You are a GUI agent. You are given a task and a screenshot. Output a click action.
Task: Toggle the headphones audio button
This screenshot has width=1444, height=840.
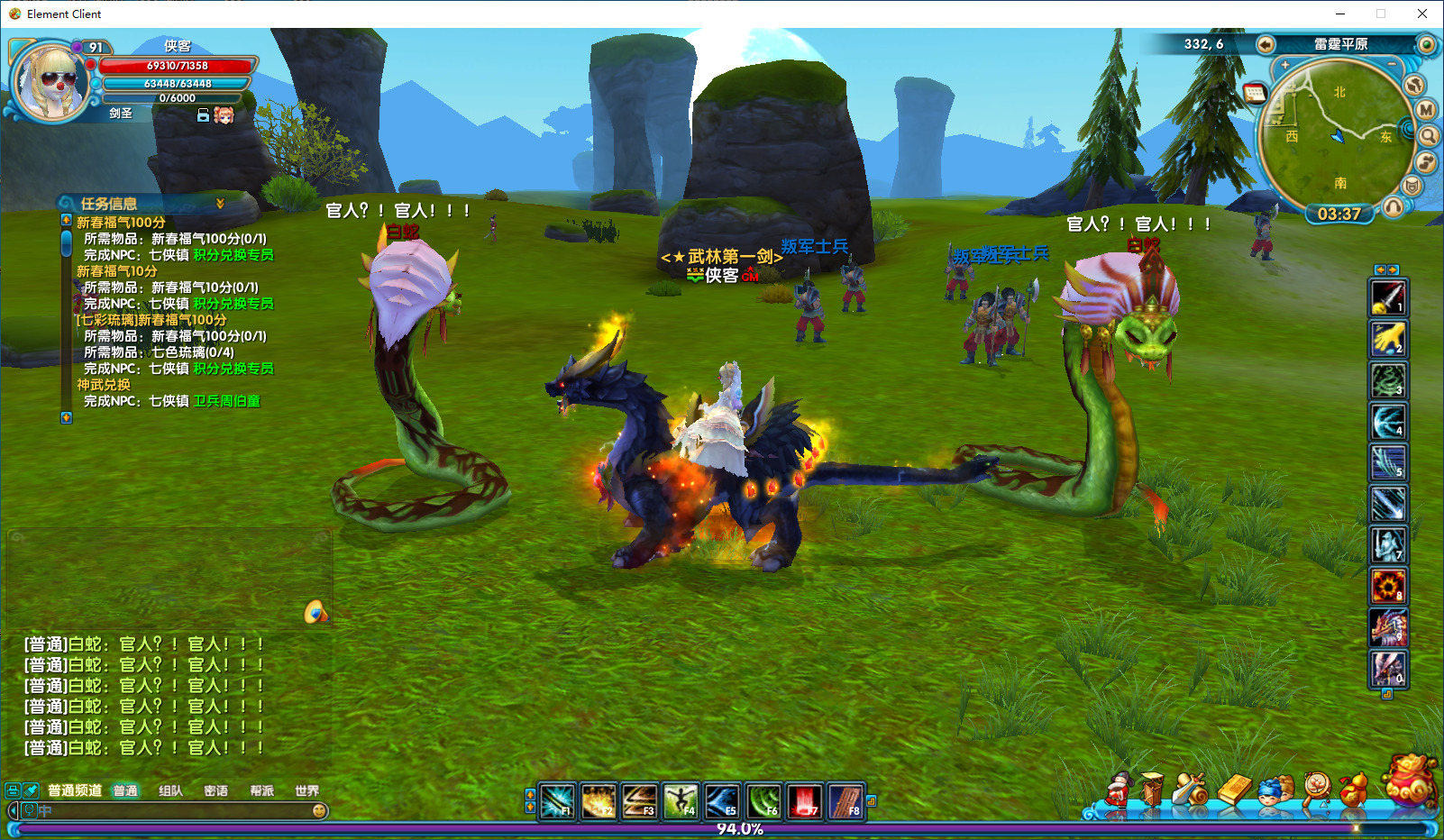tap(1393, 207)
